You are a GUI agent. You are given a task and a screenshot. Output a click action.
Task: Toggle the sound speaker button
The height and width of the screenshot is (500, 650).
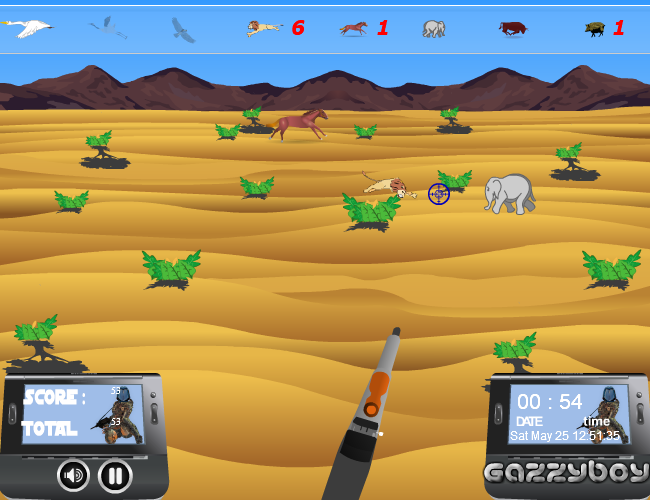[x=74, y=474]
